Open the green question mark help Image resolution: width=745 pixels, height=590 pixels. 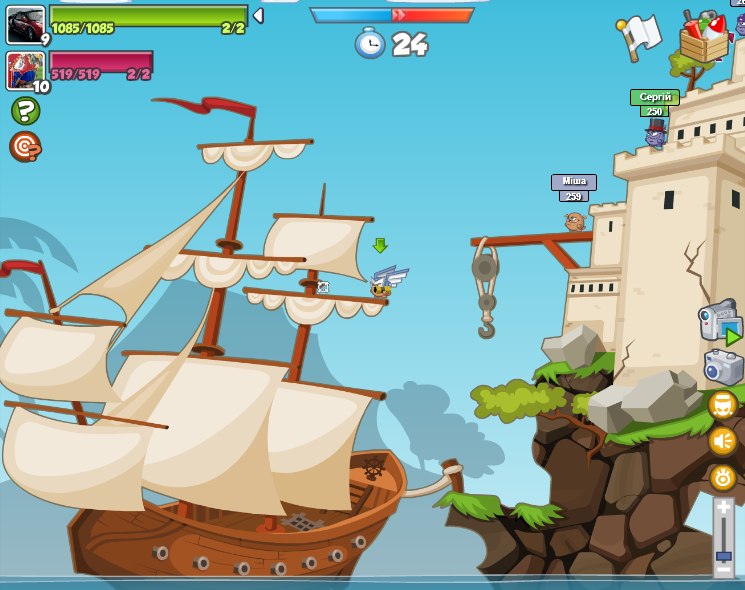coord(25,110)
